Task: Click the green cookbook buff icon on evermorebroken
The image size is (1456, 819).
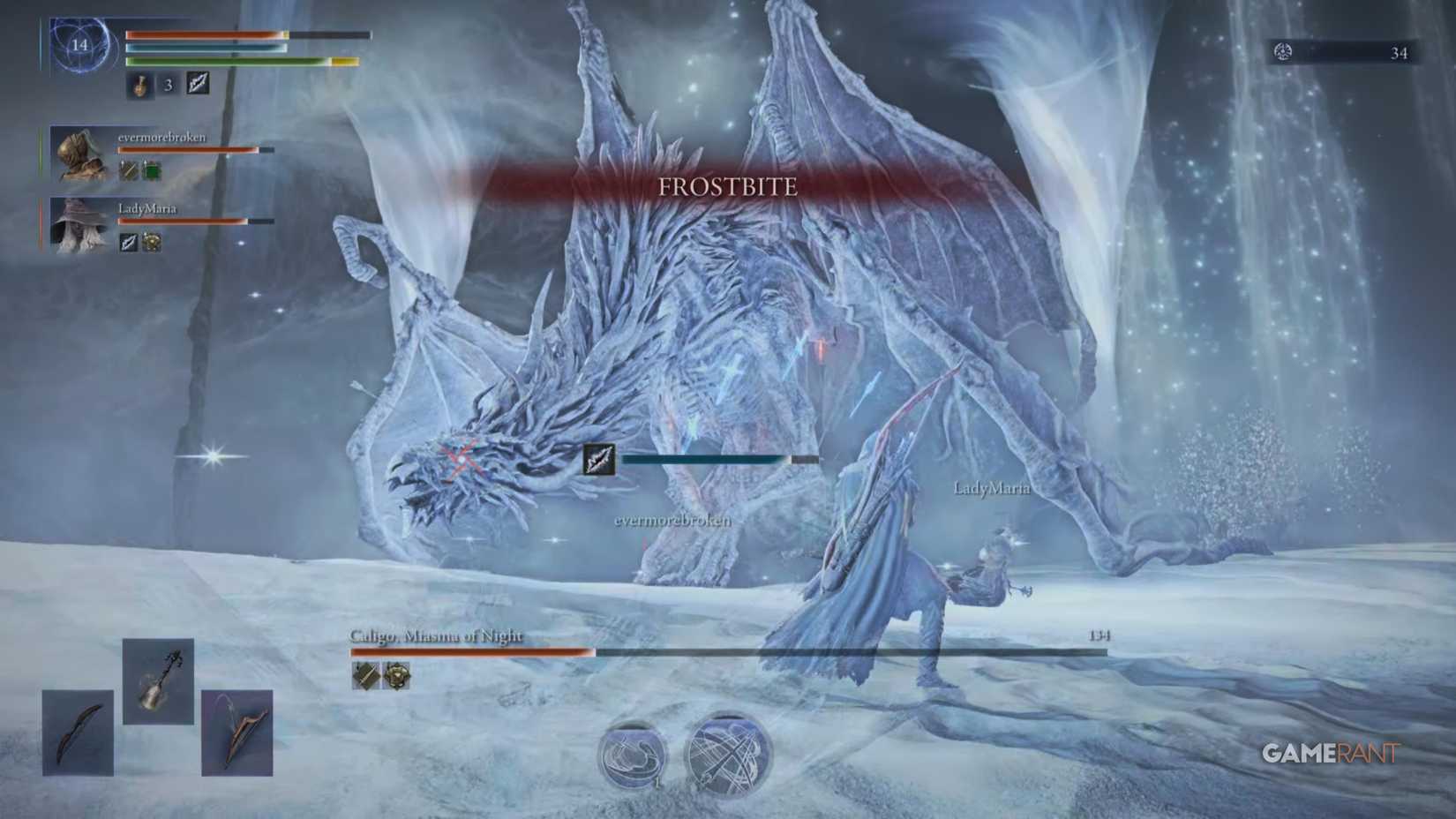Action: point(152,171)
